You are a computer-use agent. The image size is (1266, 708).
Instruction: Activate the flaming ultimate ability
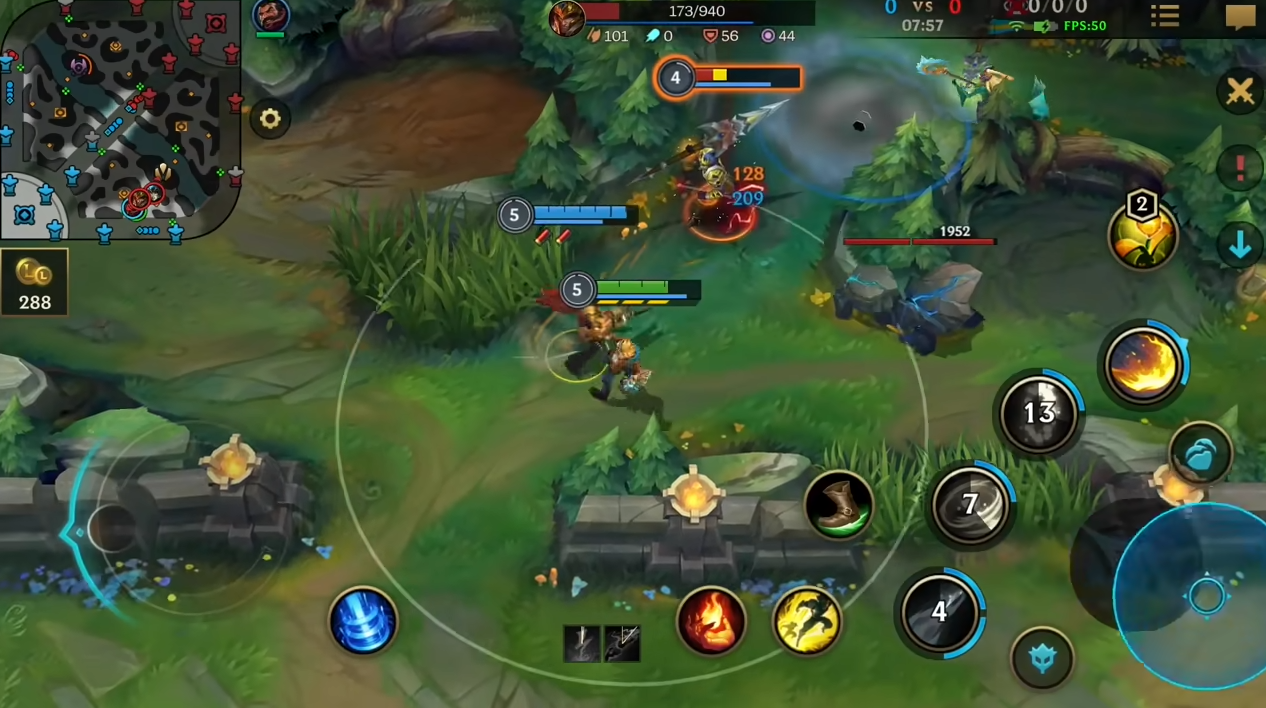(x=1143, y=365)
